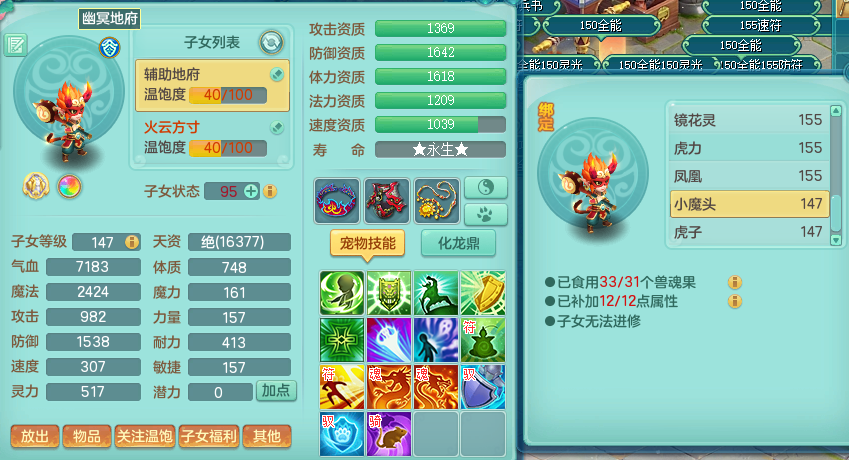Allocate points with 加点 button
Screen dimensions: 849x460
tap(276, 391)
